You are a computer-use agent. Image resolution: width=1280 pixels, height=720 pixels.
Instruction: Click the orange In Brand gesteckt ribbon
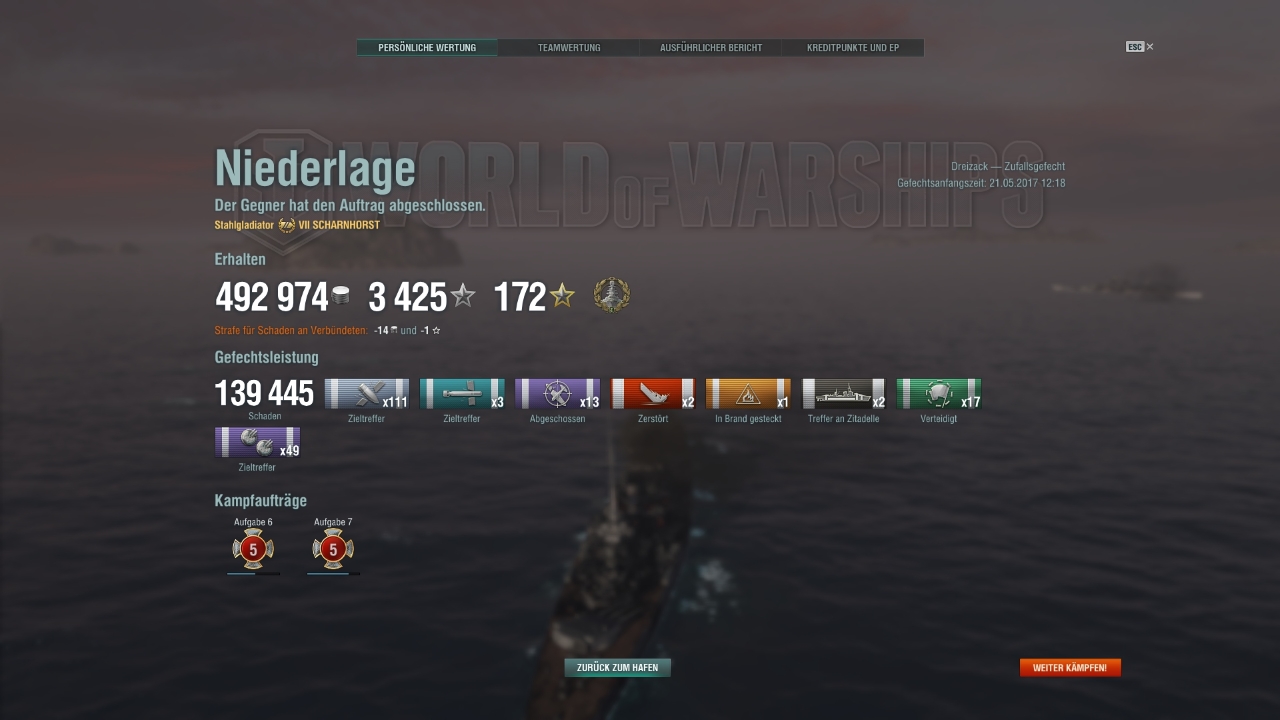748,393
